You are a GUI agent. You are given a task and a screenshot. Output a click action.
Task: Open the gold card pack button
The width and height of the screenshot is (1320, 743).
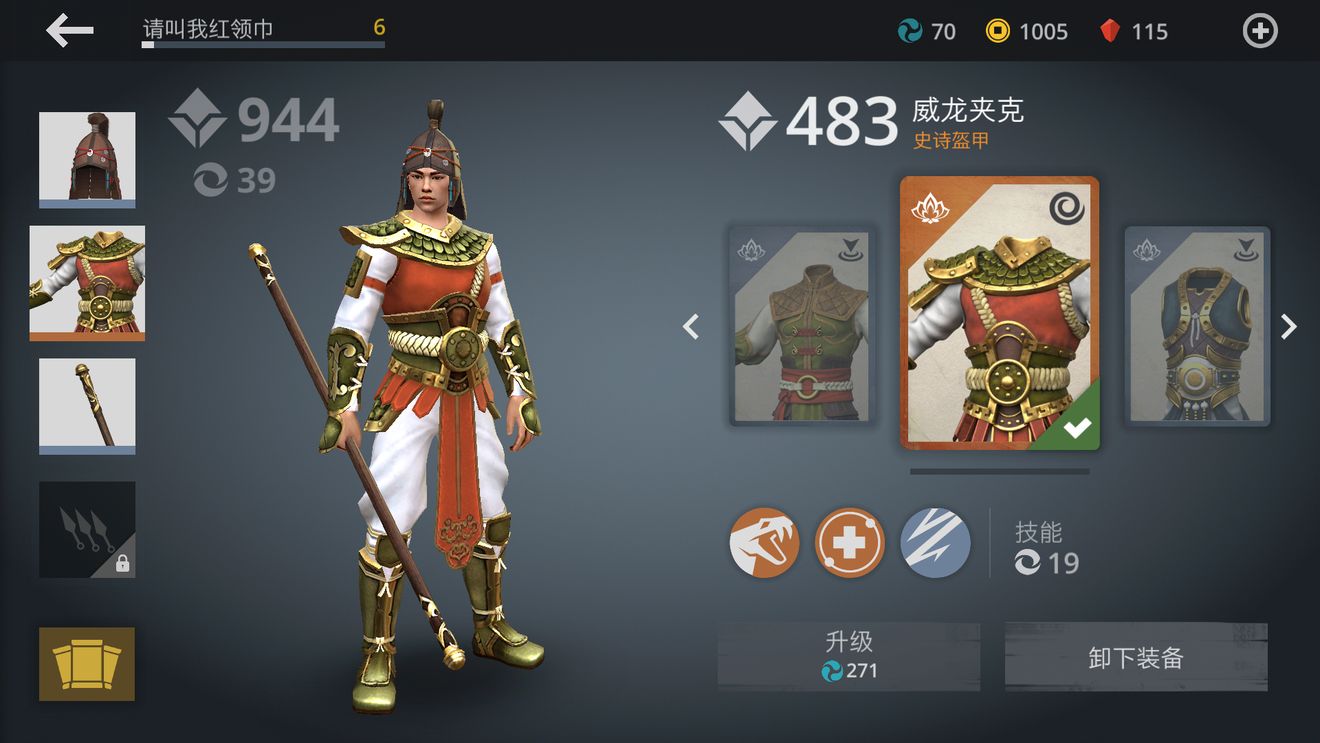87,663
